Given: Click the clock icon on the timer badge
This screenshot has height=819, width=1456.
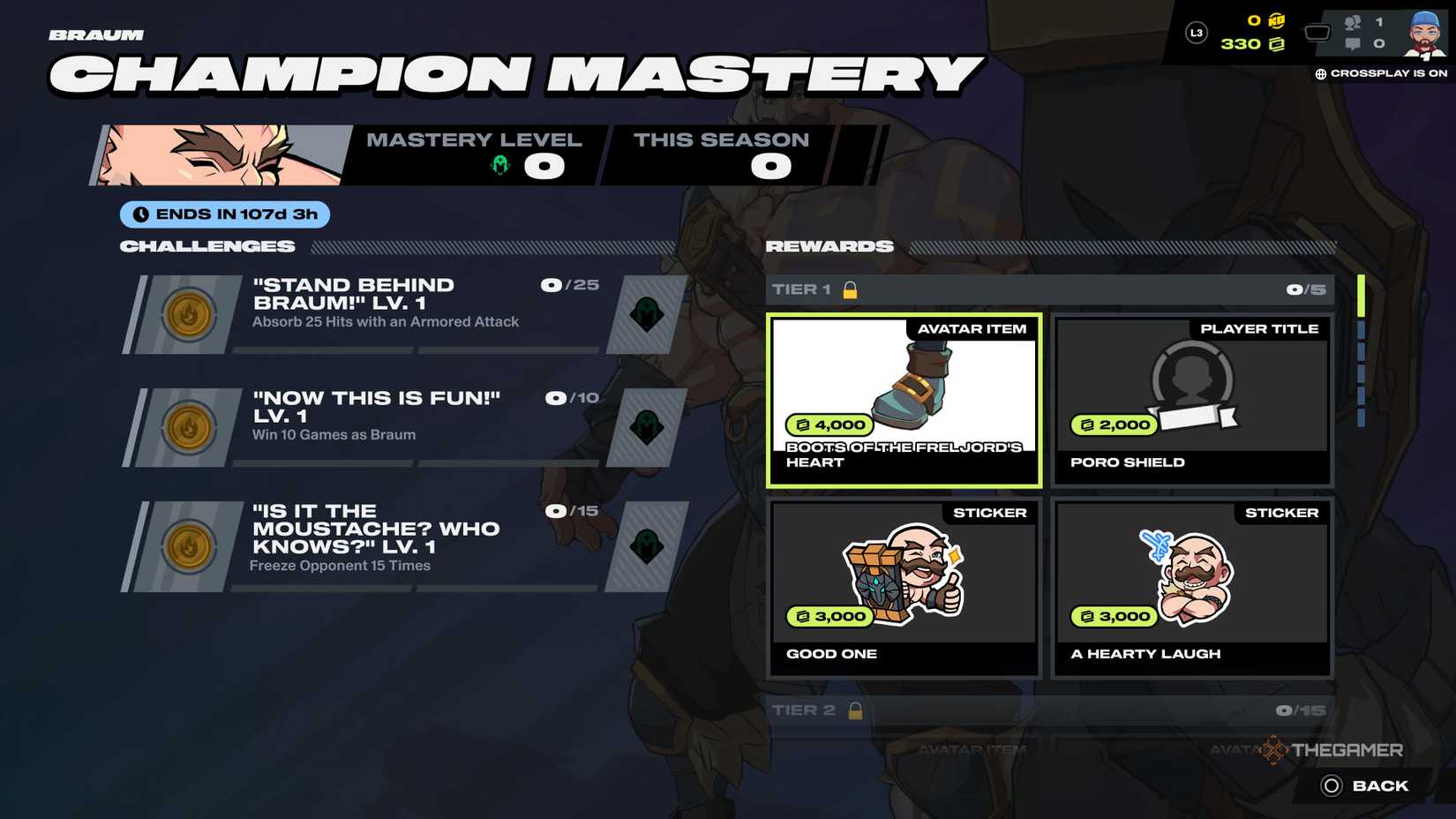Looking at the screenshot, I should click(141, 214).
